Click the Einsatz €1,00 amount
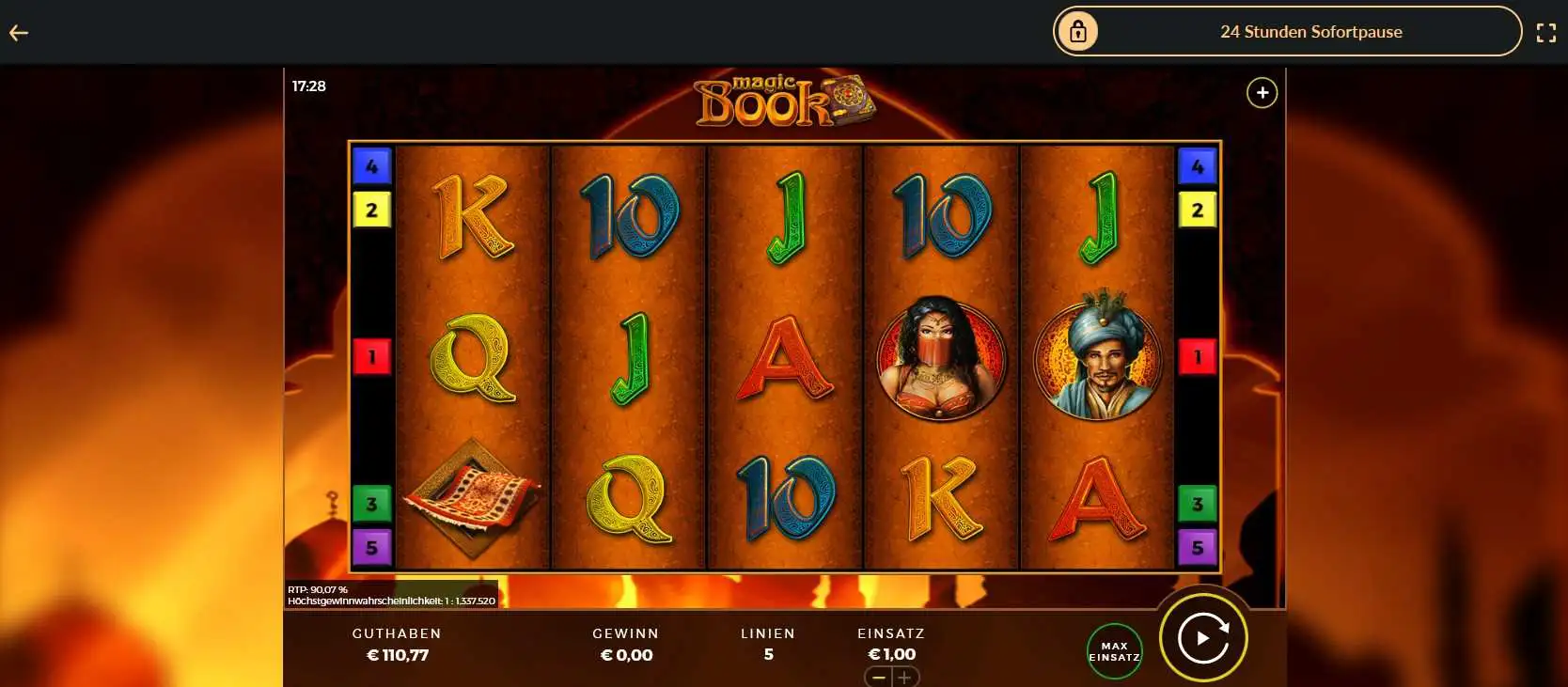This screenshot has width=1568, height=687. pos(890,654)
